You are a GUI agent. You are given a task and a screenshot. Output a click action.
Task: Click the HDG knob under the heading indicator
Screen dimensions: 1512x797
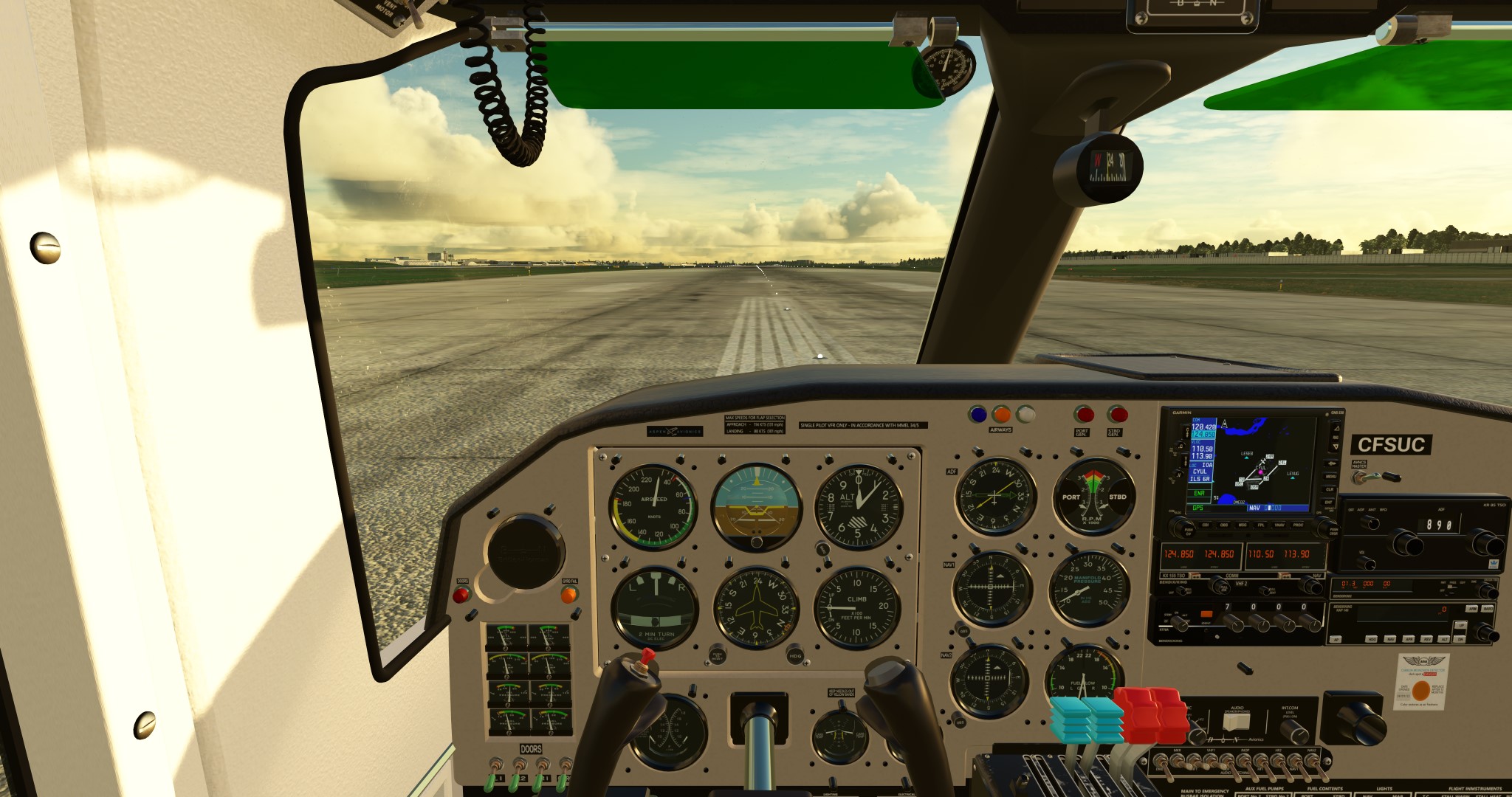click(x=795, y=654)
